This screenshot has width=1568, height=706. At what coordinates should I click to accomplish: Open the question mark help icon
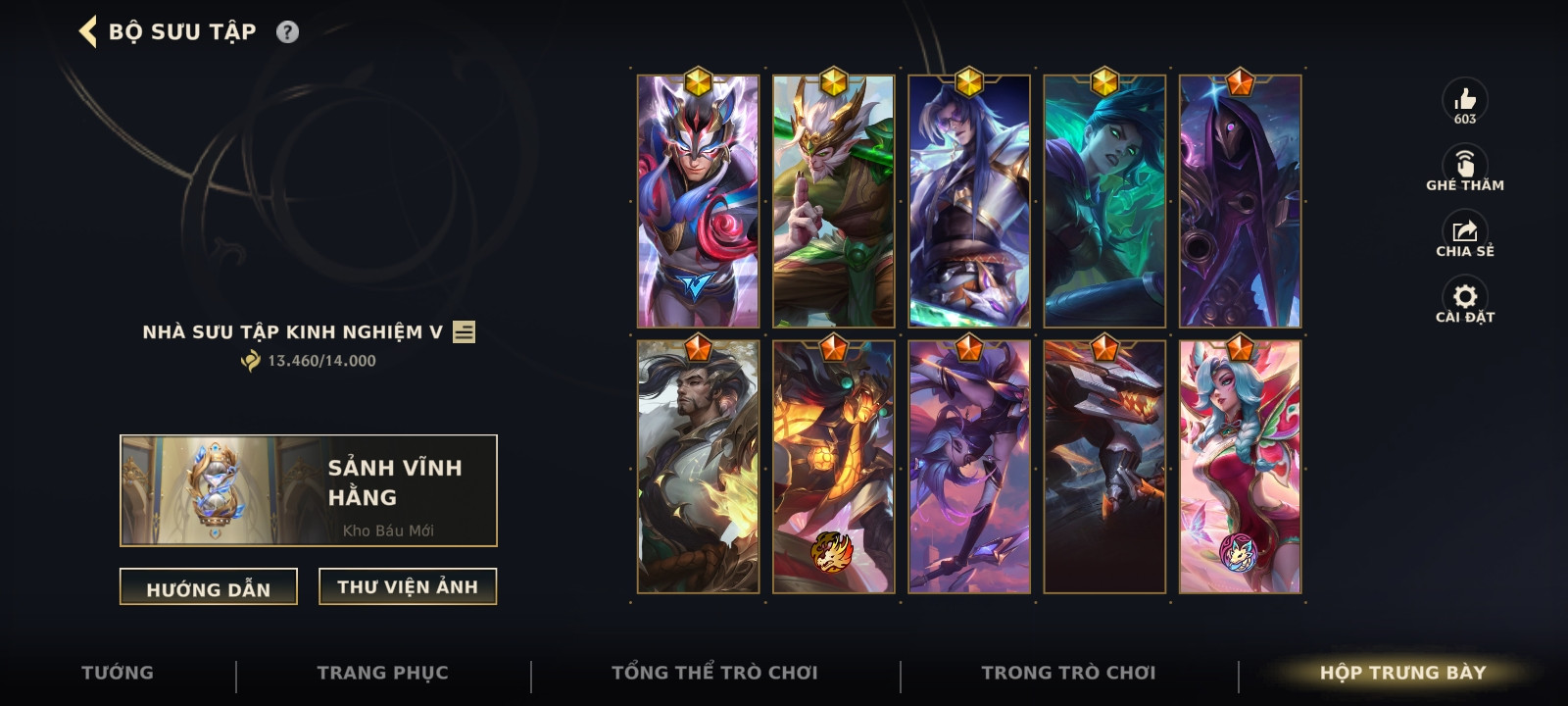pos(287,31)
